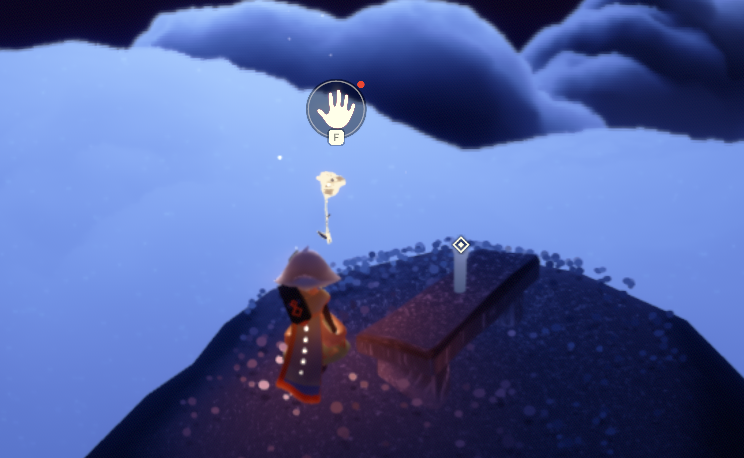Tap the open hand interaction icon

(336, 108)
